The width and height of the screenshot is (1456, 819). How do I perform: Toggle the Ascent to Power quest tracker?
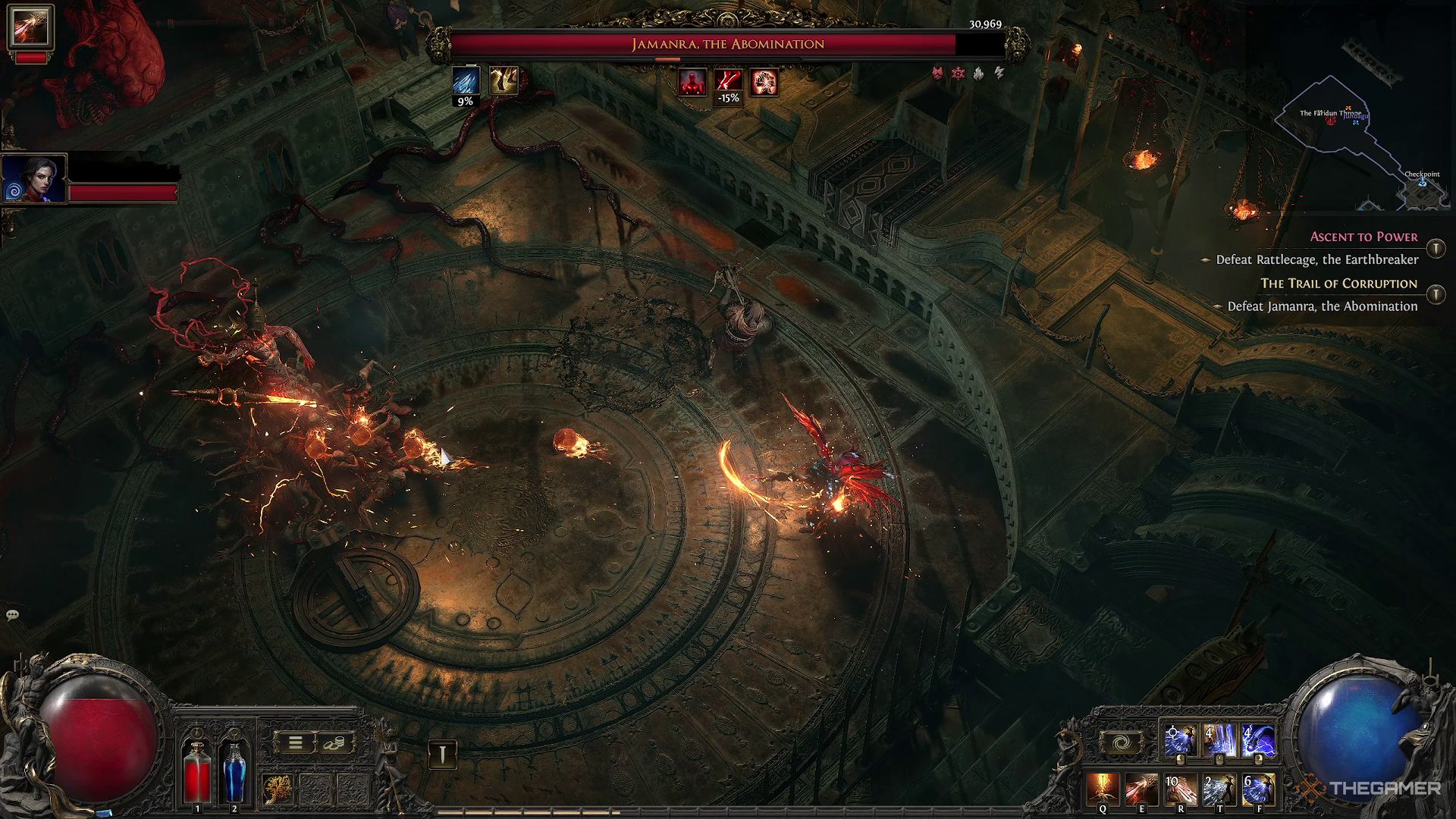point(1436,248)
